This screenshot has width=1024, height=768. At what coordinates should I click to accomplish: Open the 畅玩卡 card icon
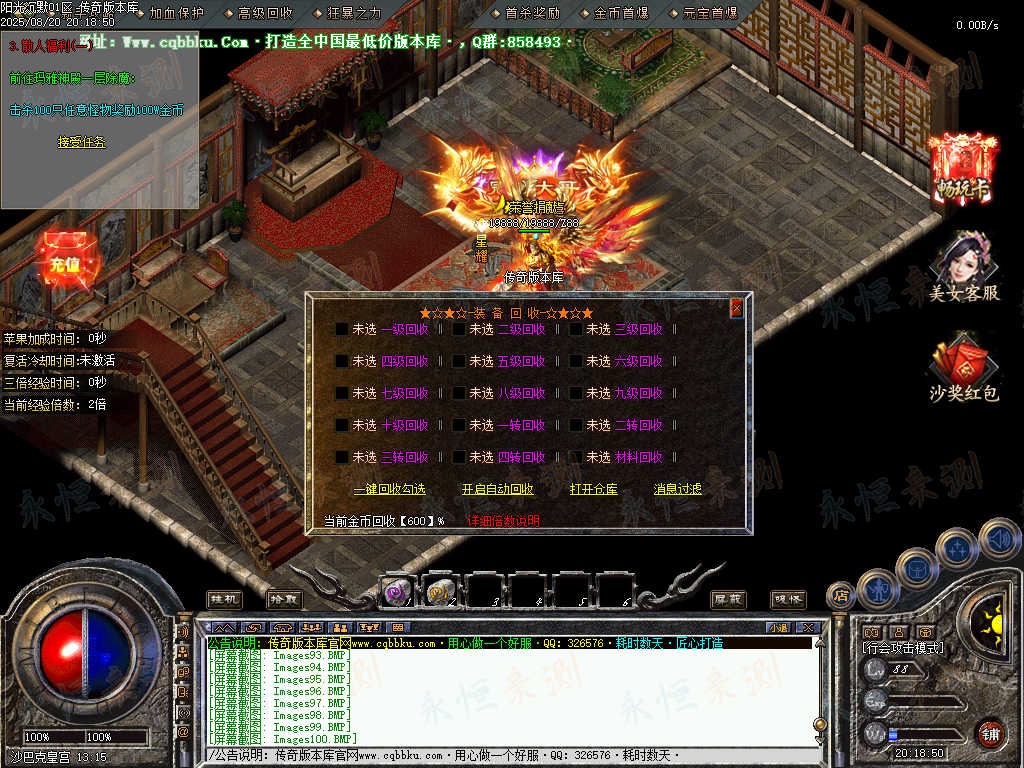click(962, 168)
